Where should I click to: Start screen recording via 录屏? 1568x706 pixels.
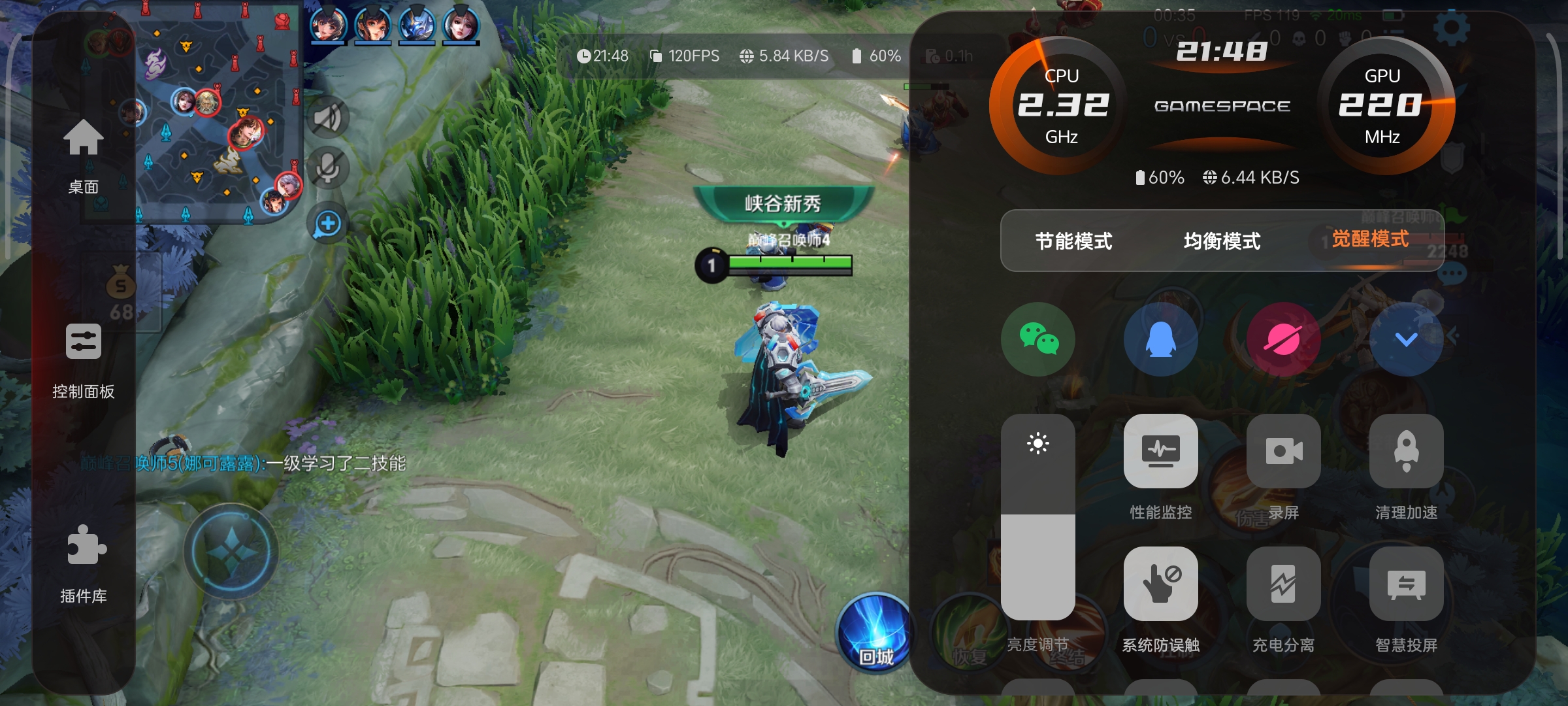[1282, 452]
